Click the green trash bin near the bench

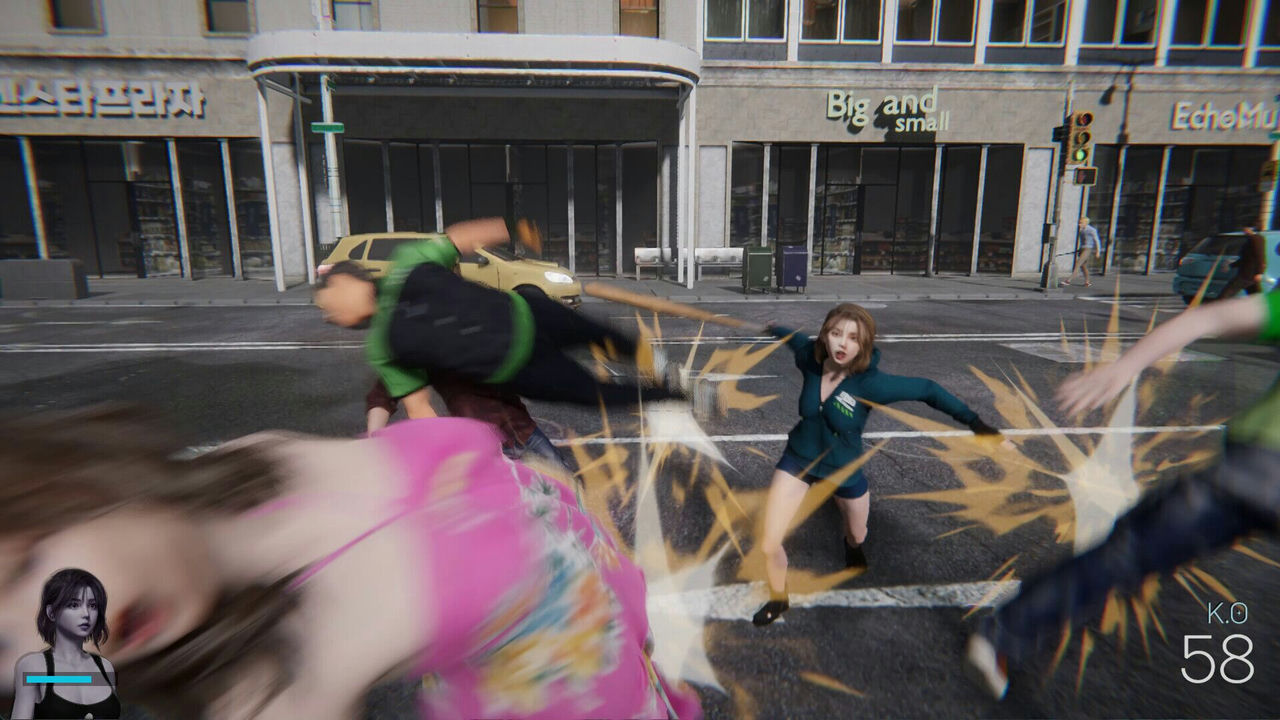(x=758, y=268)
